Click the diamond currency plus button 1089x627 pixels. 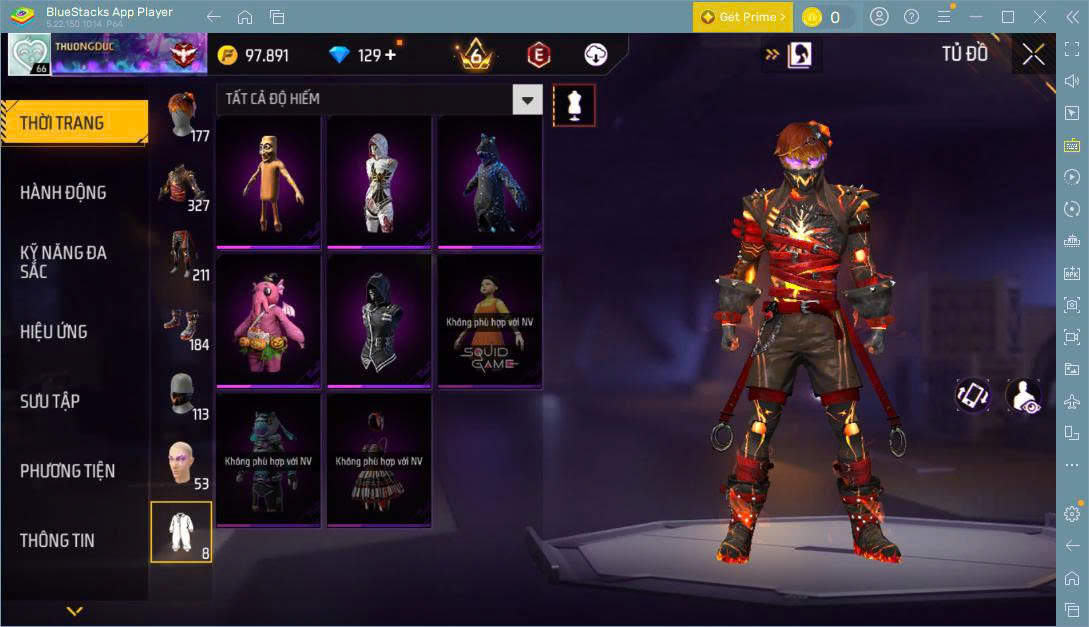[x=391, y=55]
